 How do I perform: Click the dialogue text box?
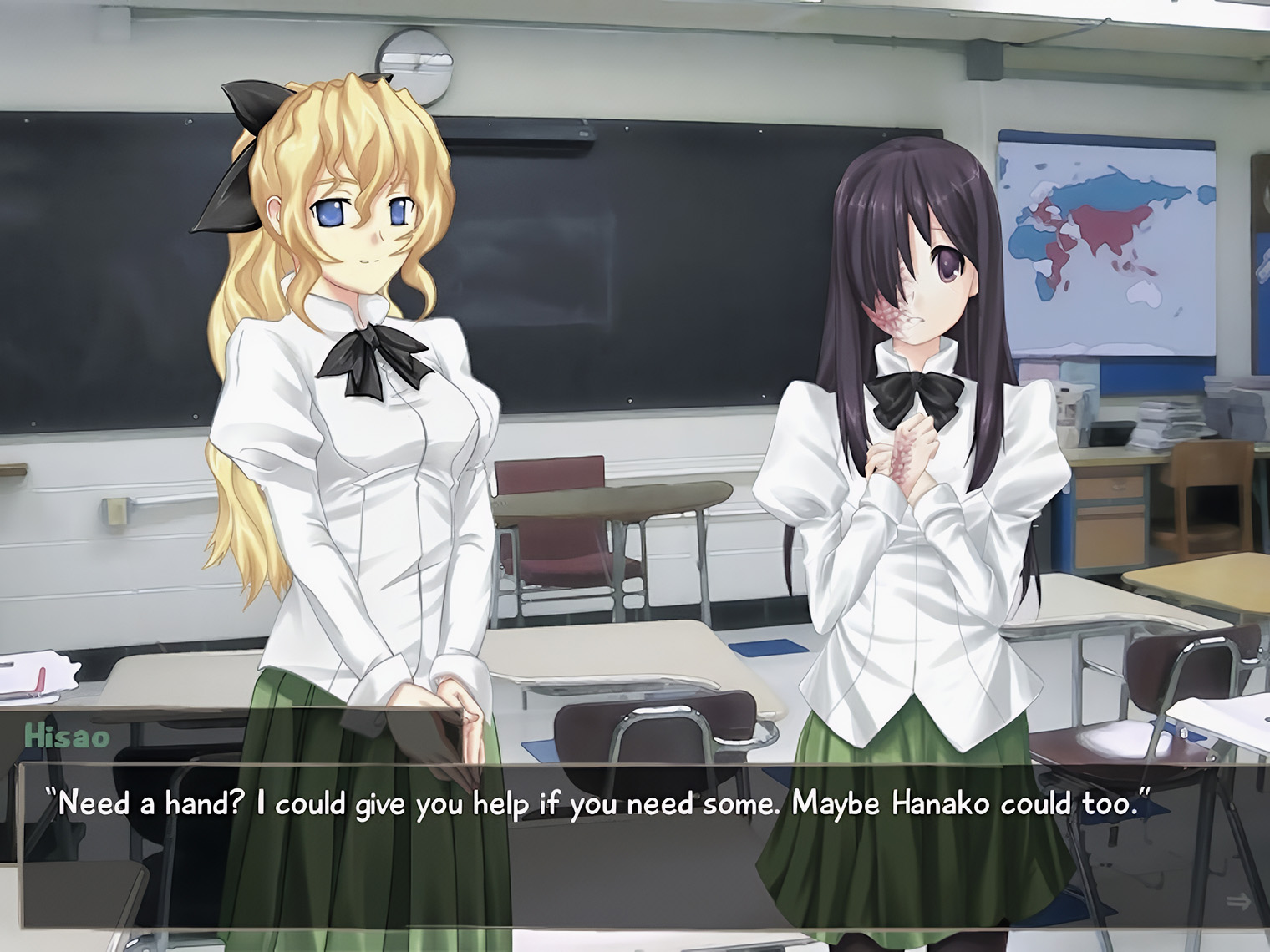click(x=635, y=843)
